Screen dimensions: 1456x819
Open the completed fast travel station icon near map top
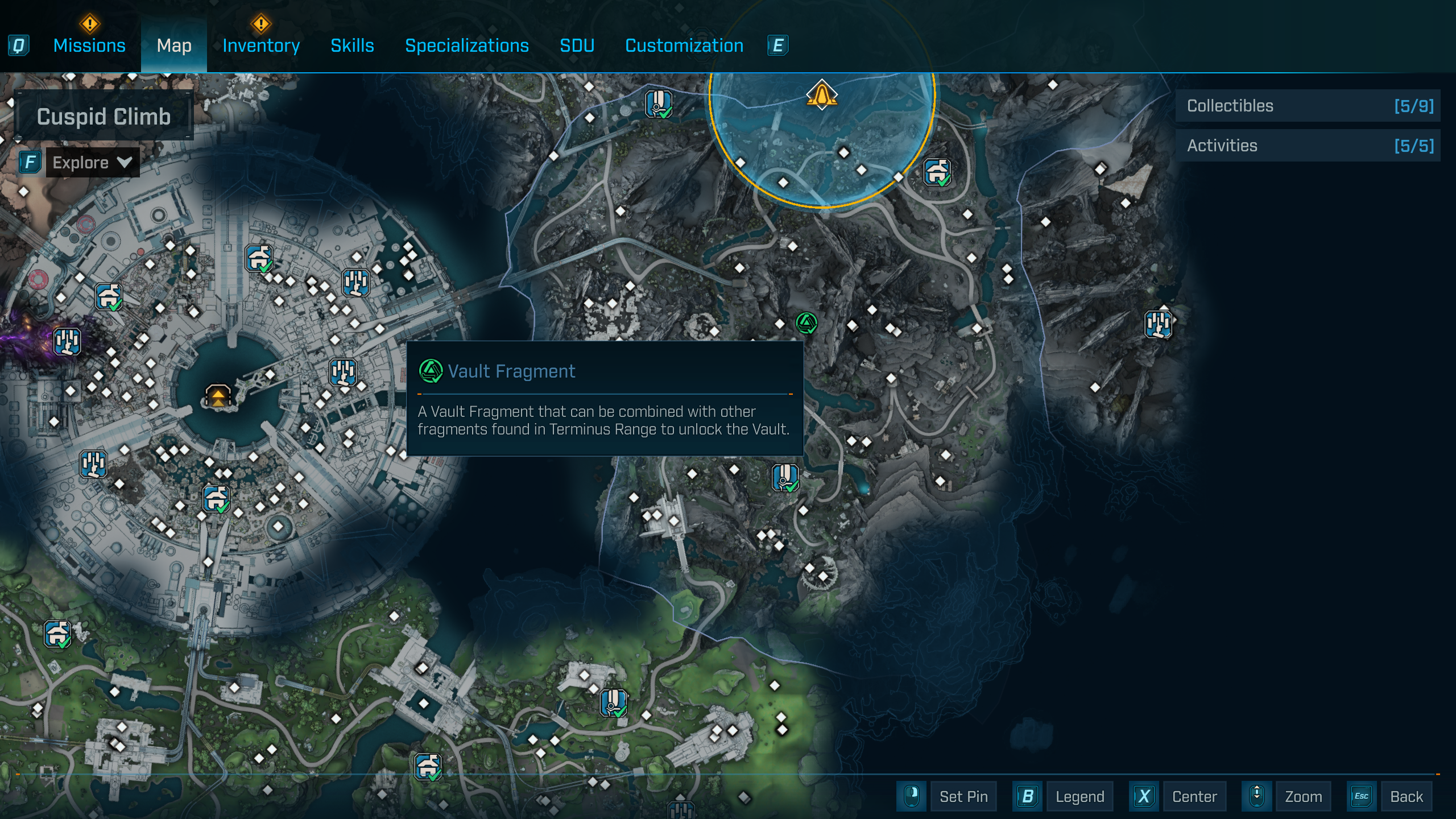click(x=657, y=102)
